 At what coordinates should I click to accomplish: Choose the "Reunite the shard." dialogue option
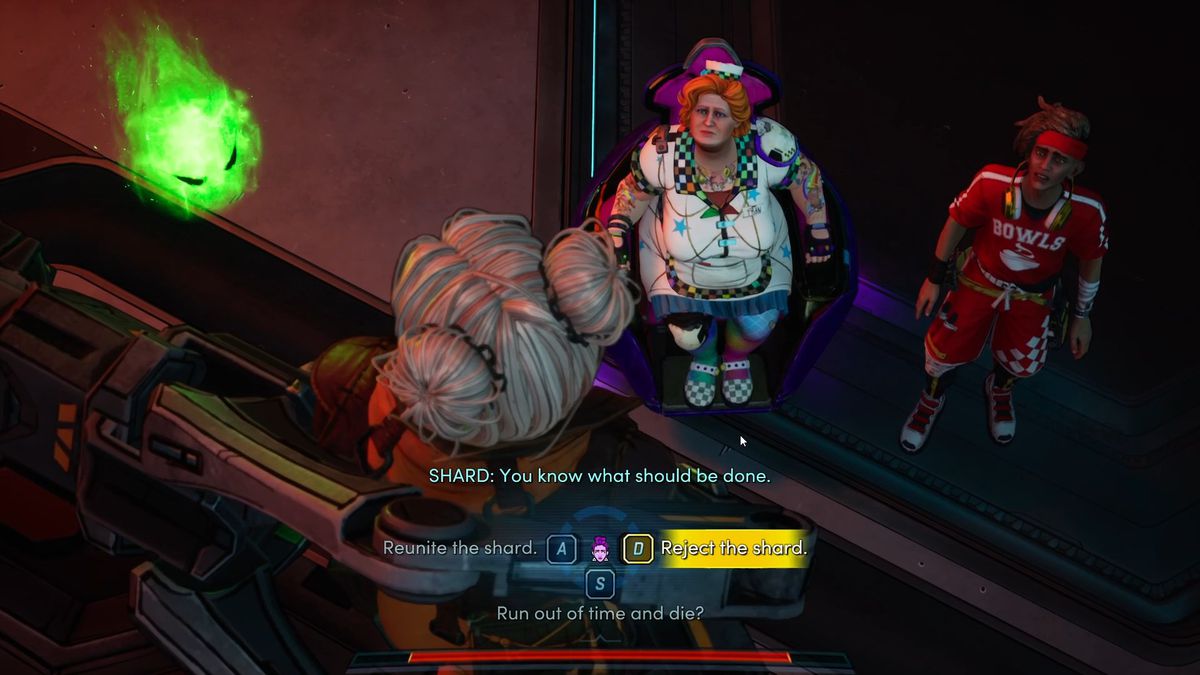[460, 548]
